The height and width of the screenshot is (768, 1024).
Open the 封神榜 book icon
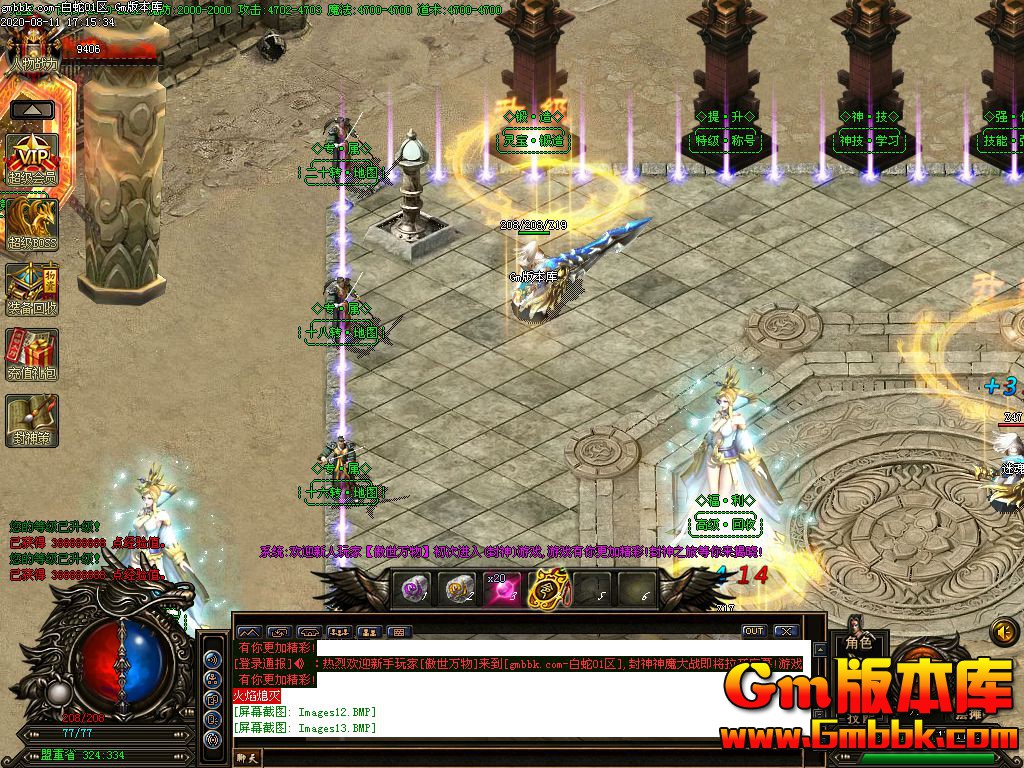coord(33,421)
